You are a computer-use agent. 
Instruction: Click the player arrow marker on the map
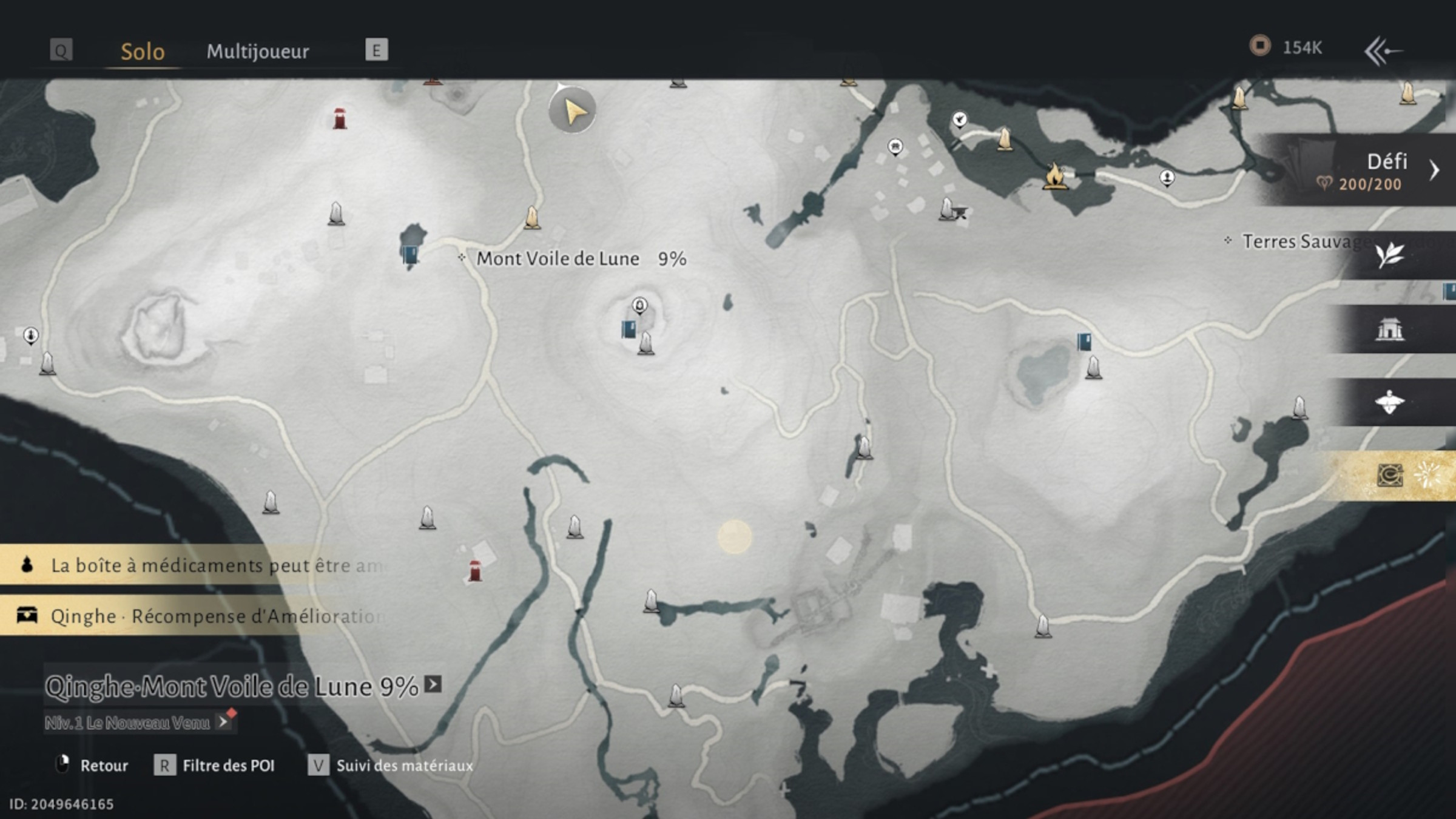[572, 110]
